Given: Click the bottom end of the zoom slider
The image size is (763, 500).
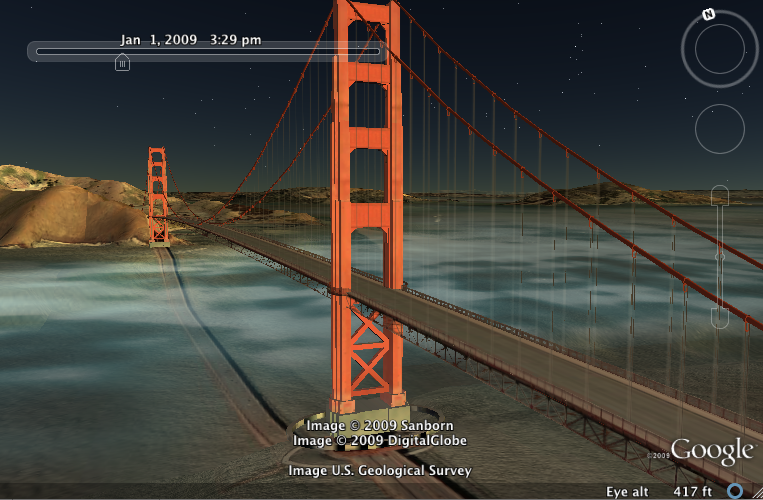Looking at the screenshot, I should [x=720, y=320].
